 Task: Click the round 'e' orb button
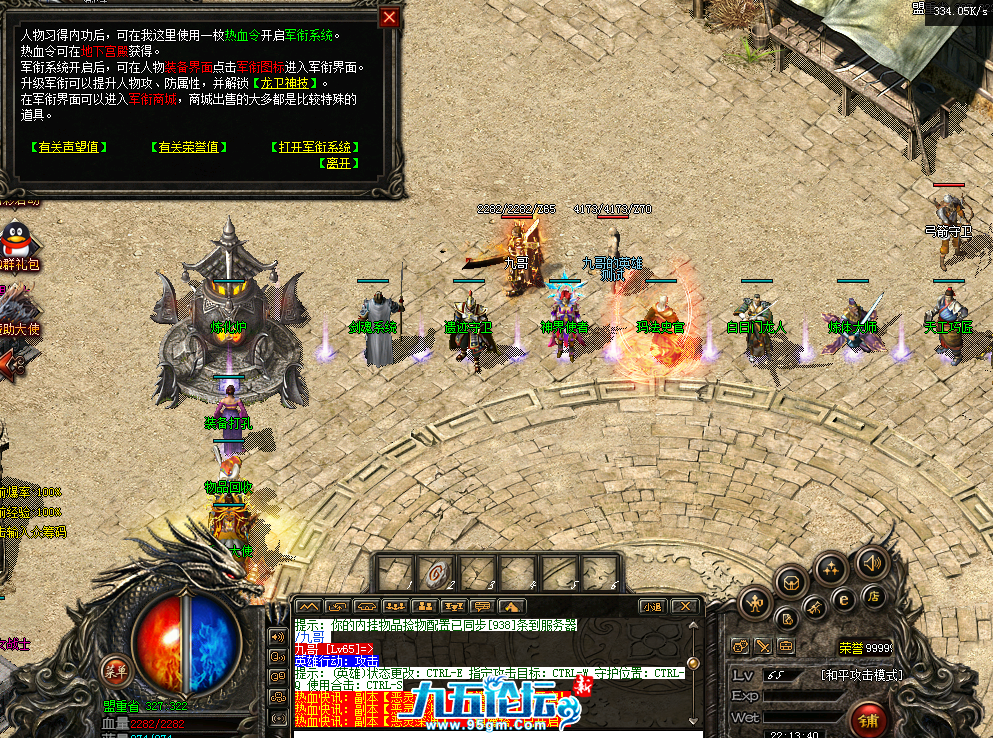[x=843, y=598]
